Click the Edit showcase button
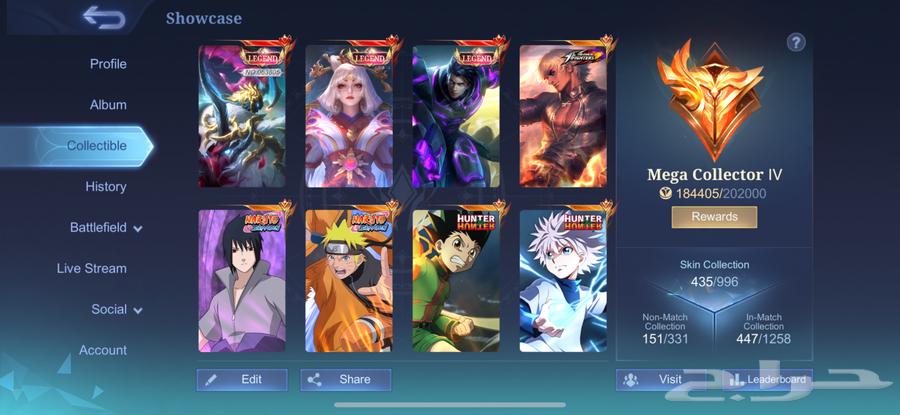The image size is (900, 415). tap(242, 380)
